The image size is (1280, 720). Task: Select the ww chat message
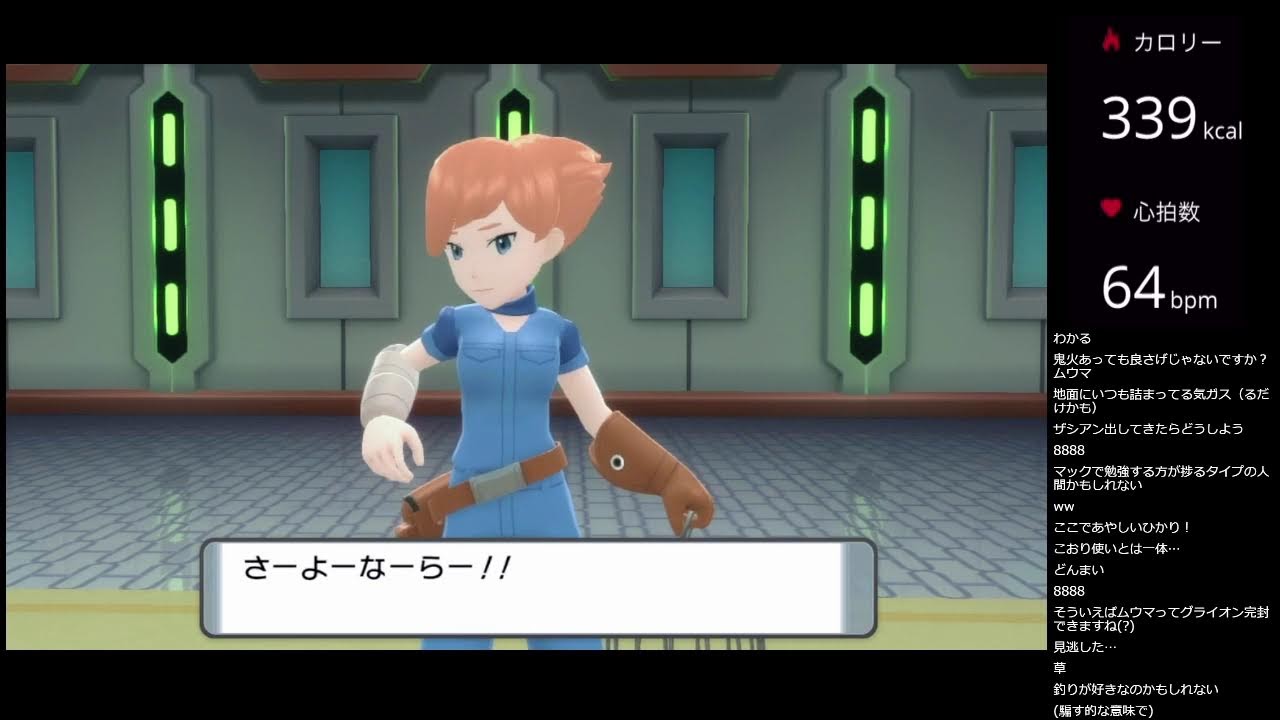click(1066, 506)
